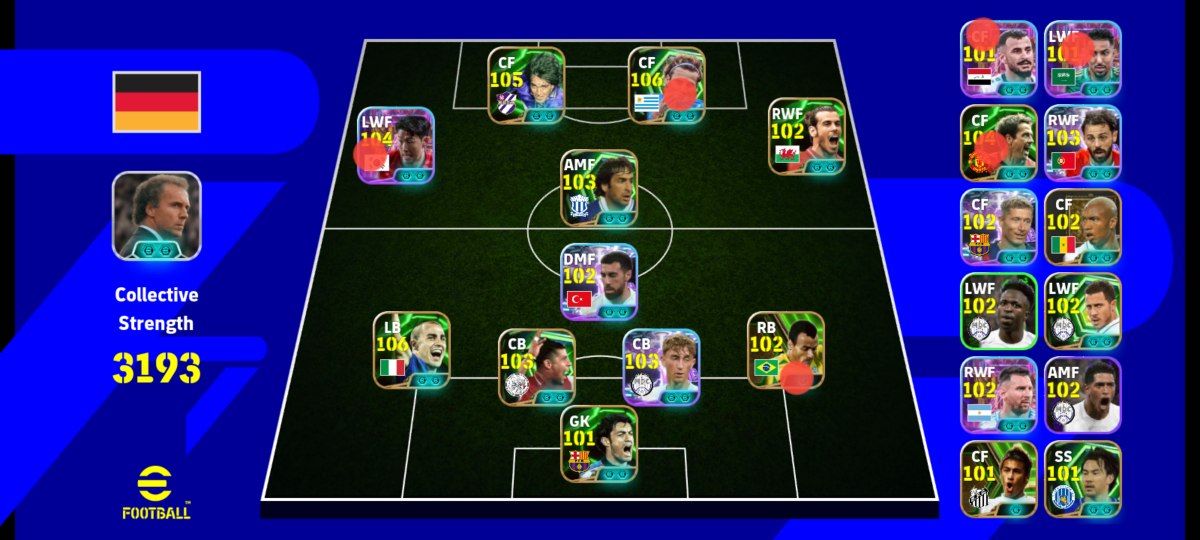The width and height of the screenshot is (1200, 540).
Task: Select the RB 102 player card
Action: 786,350
